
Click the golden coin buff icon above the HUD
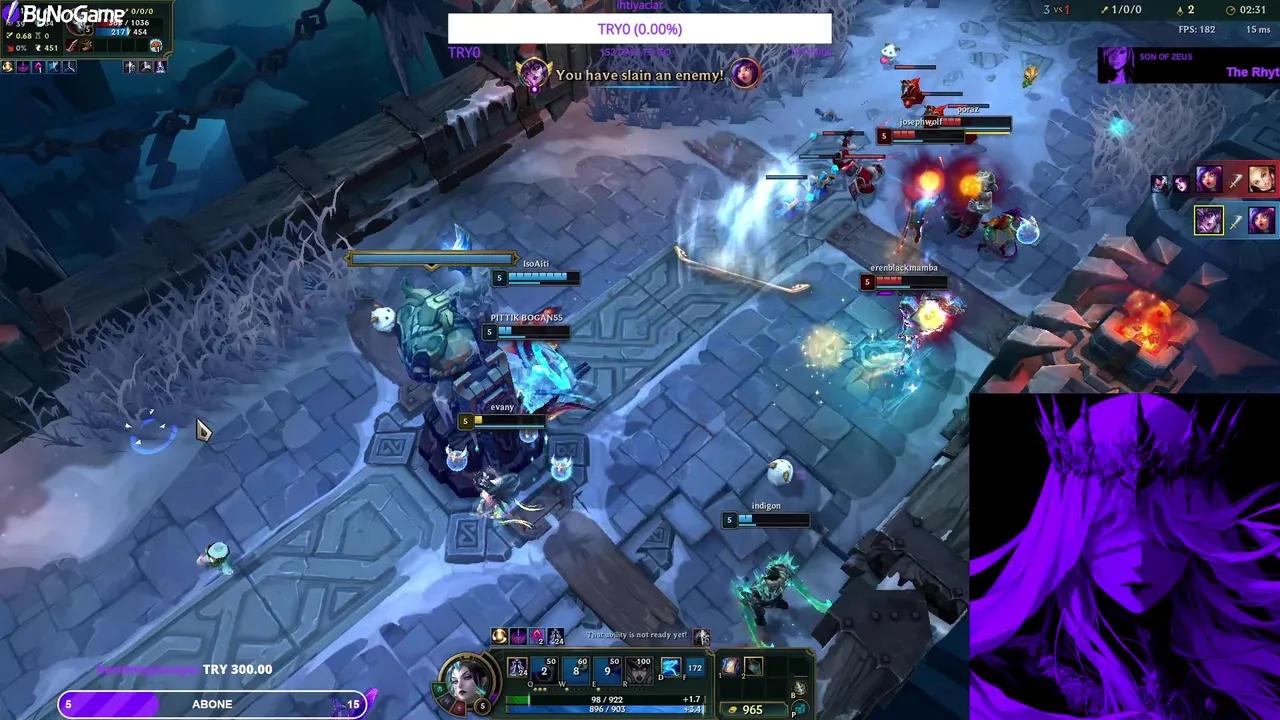499,635
